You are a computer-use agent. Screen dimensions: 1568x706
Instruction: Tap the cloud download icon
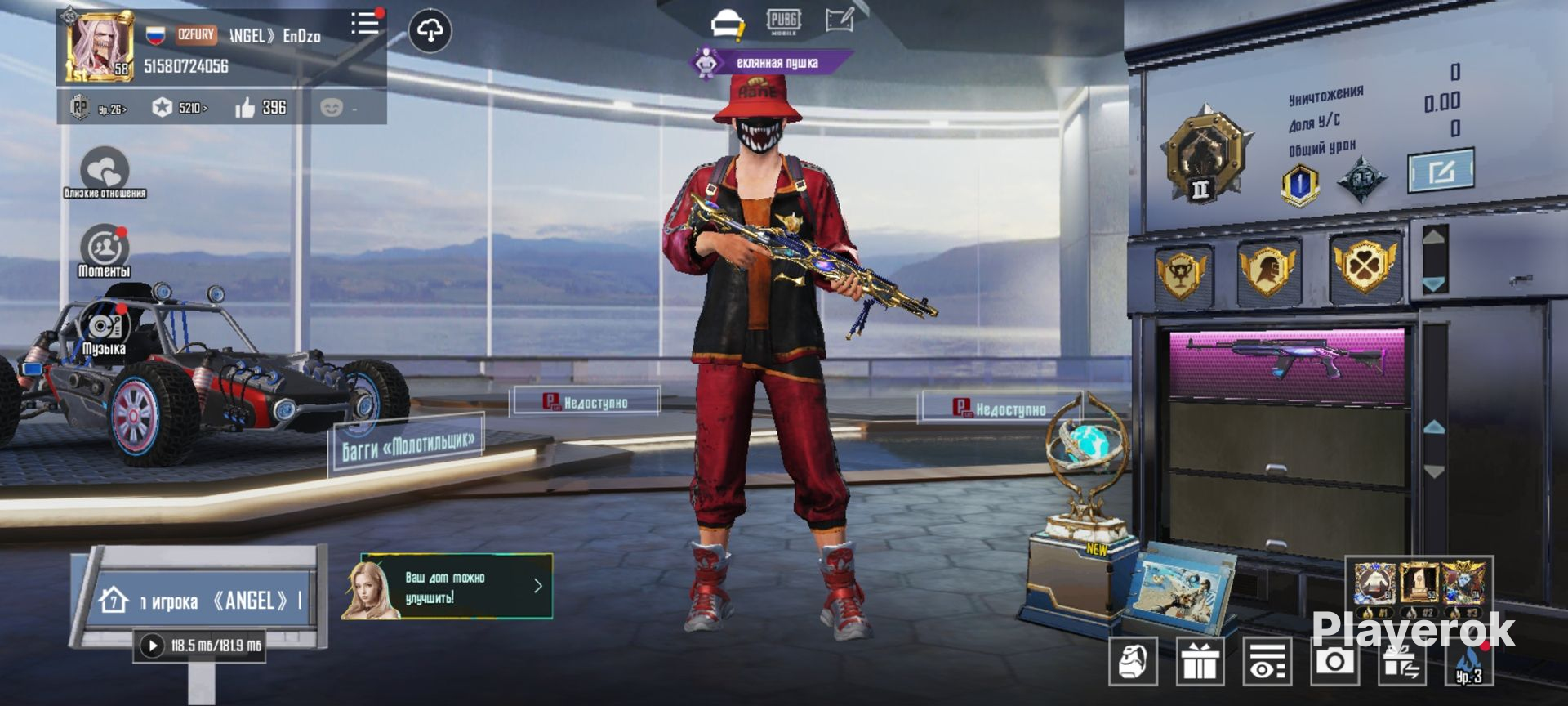point(430,31)
